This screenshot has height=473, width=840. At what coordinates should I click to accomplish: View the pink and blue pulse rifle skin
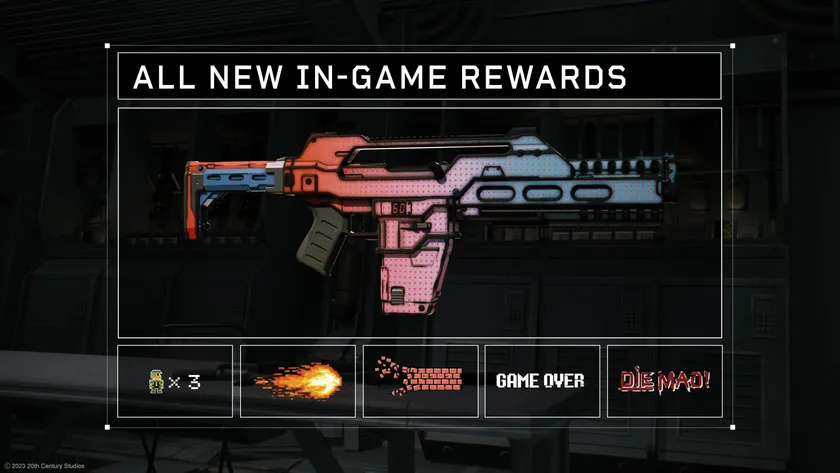(420, 222)
